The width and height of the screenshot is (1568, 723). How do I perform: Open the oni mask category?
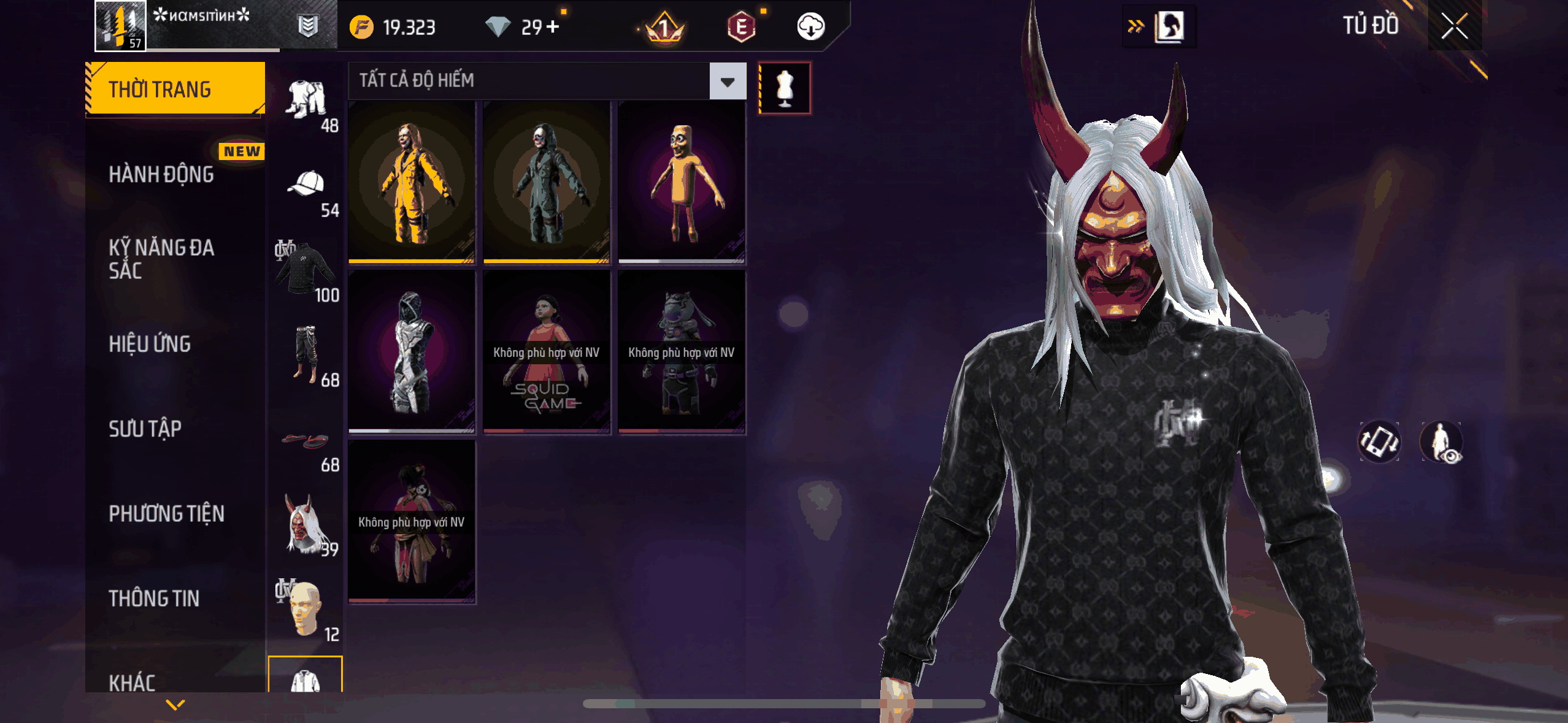(306, 524)
